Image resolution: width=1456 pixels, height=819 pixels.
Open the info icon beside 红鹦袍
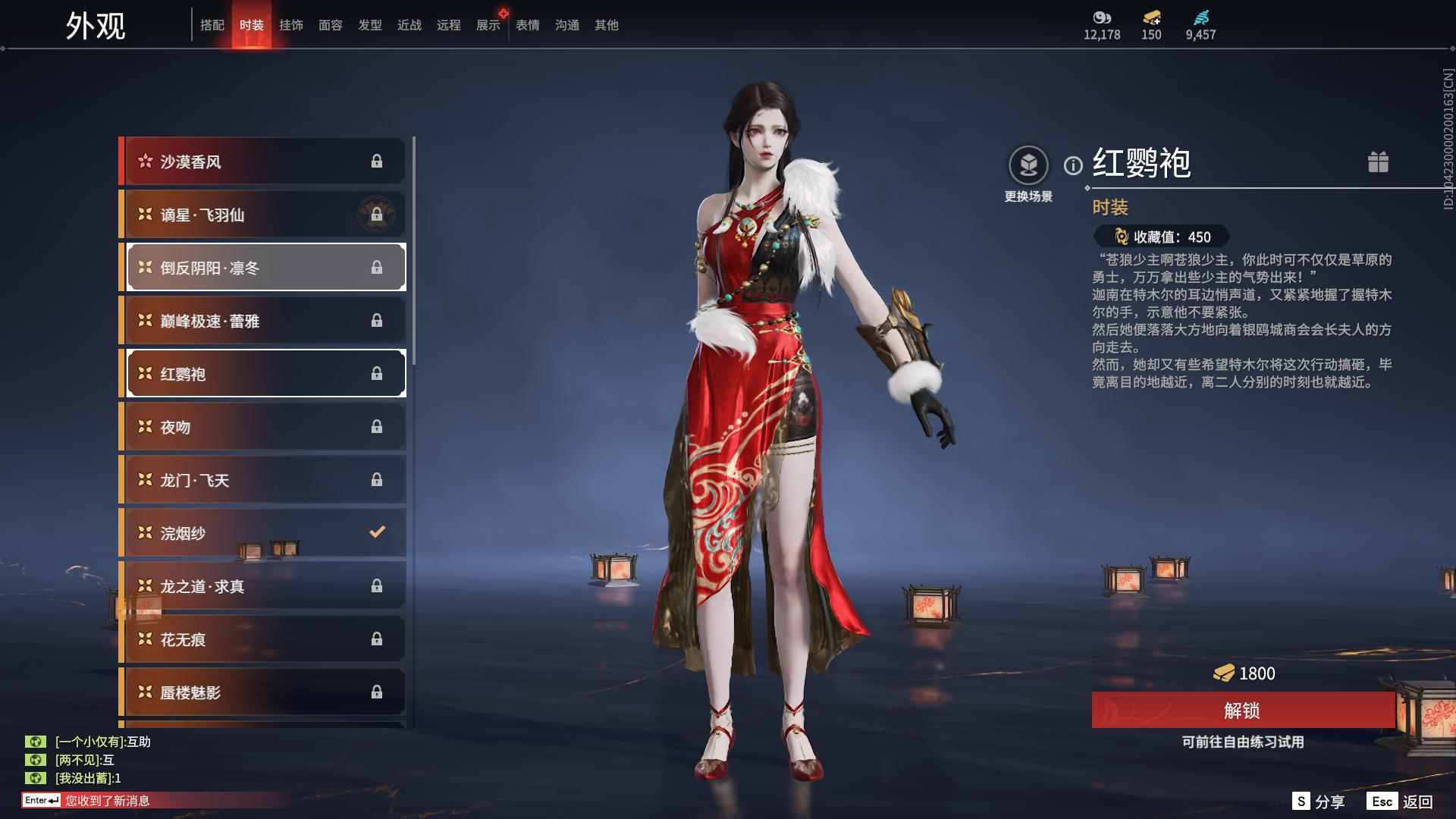tap(1072, 165)
